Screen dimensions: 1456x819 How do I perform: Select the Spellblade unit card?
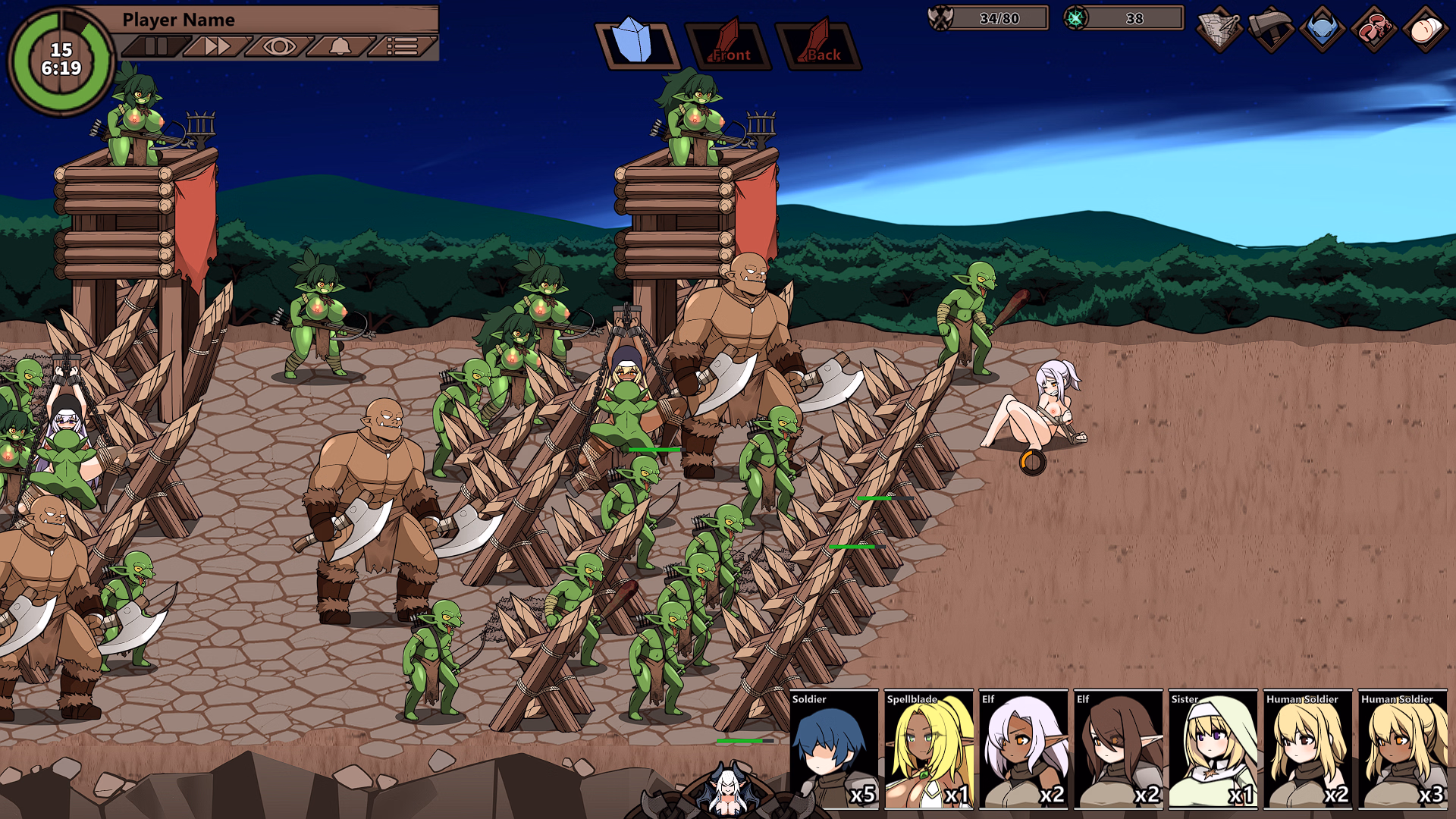(x=929, y=749)
